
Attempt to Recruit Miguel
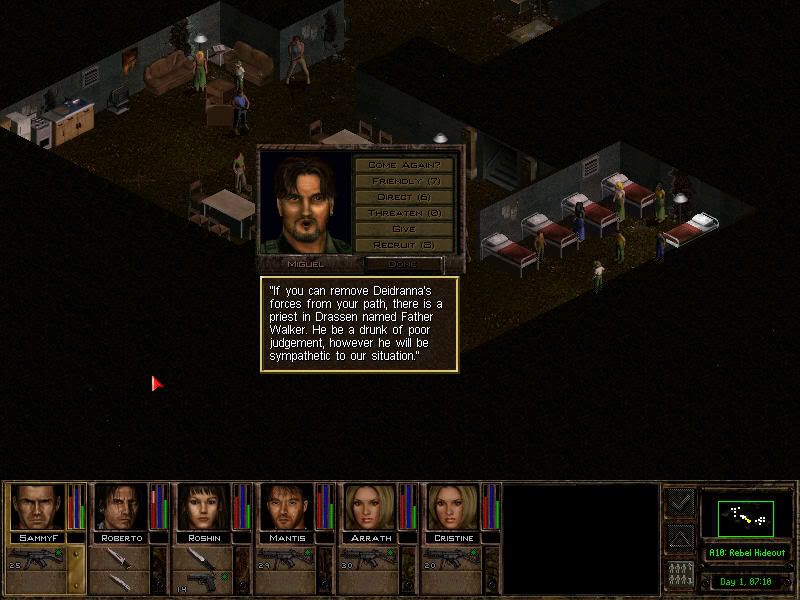404,245
